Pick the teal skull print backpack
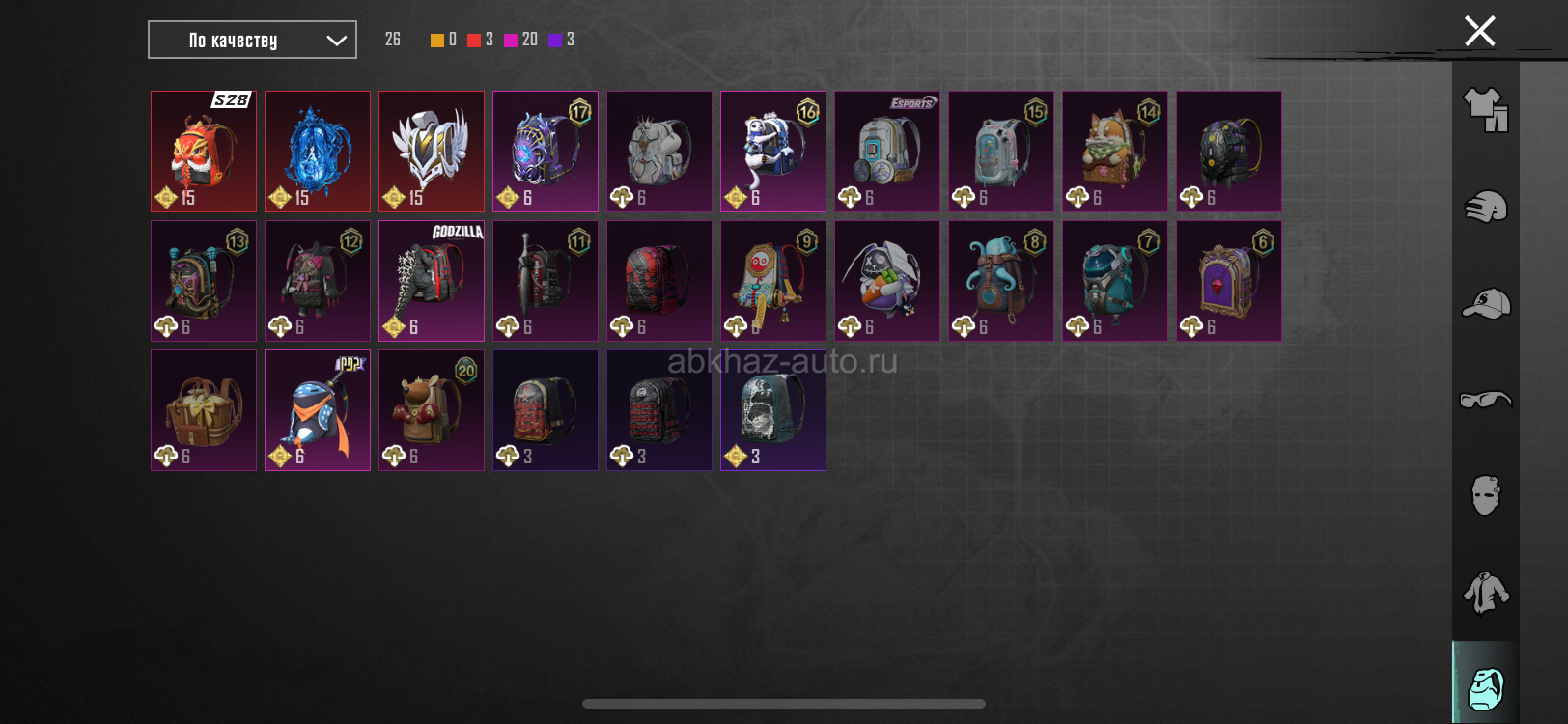 [773, 410]
